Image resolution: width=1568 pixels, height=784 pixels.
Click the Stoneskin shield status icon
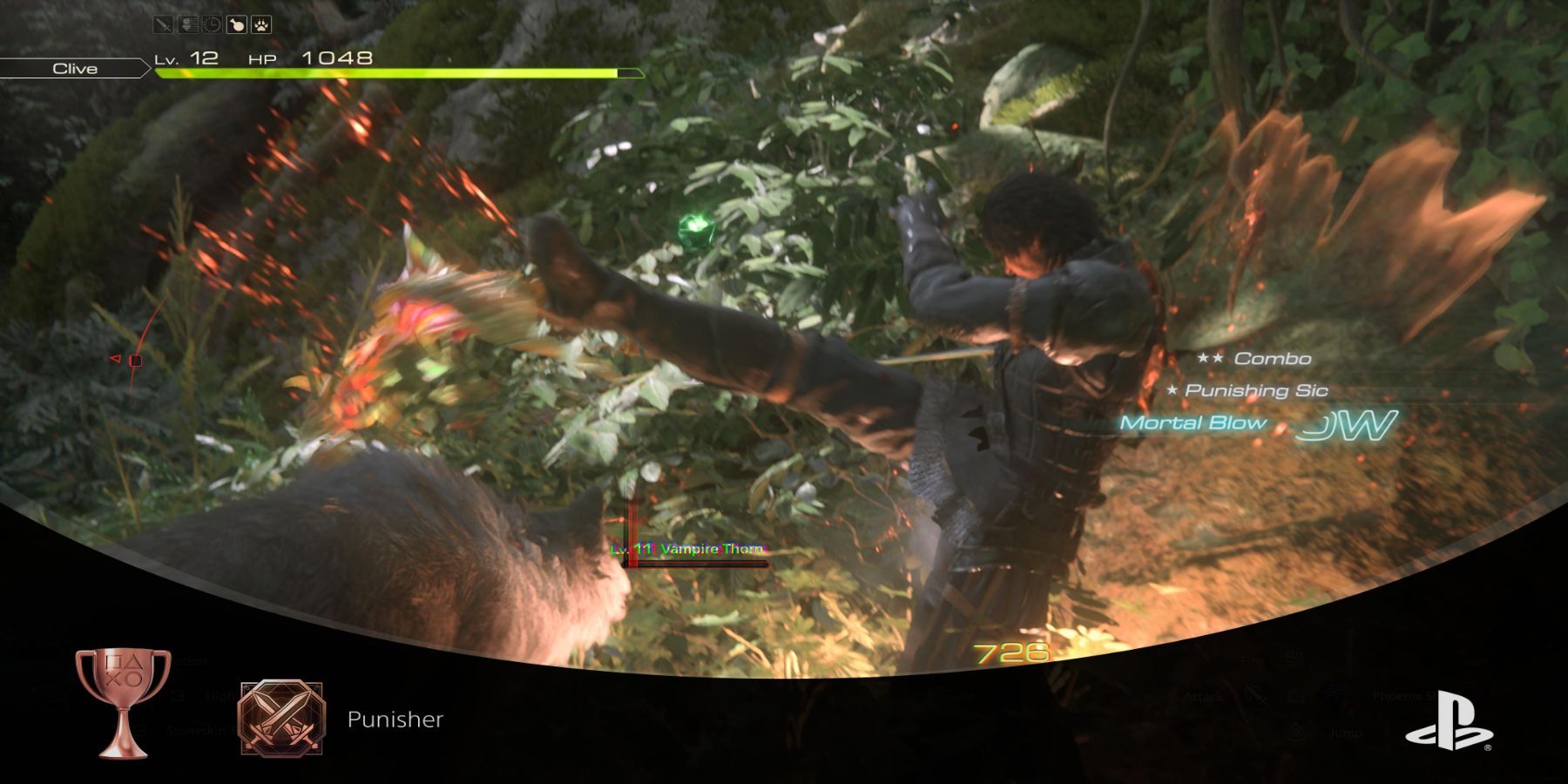187,24
